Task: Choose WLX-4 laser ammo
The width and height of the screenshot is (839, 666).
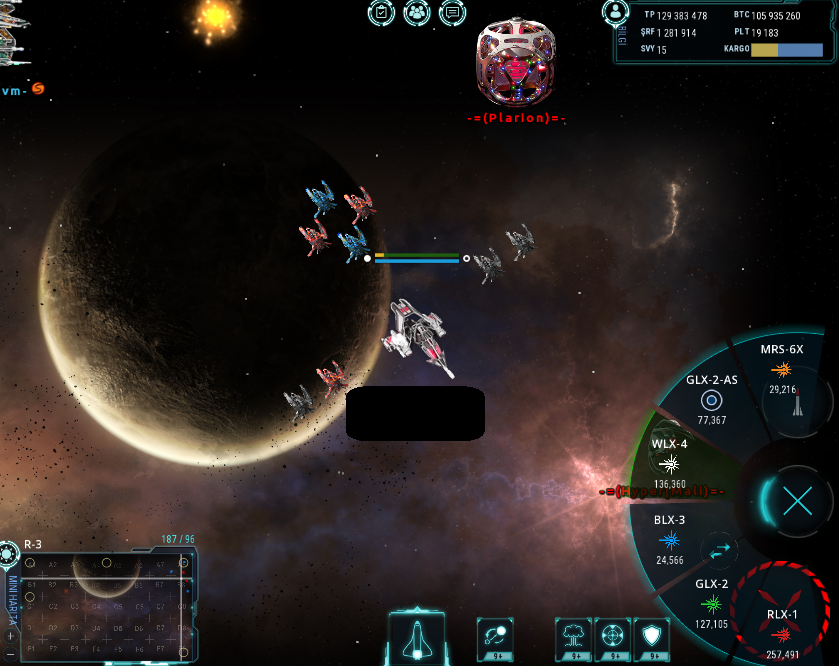Action: click(670, 463)
